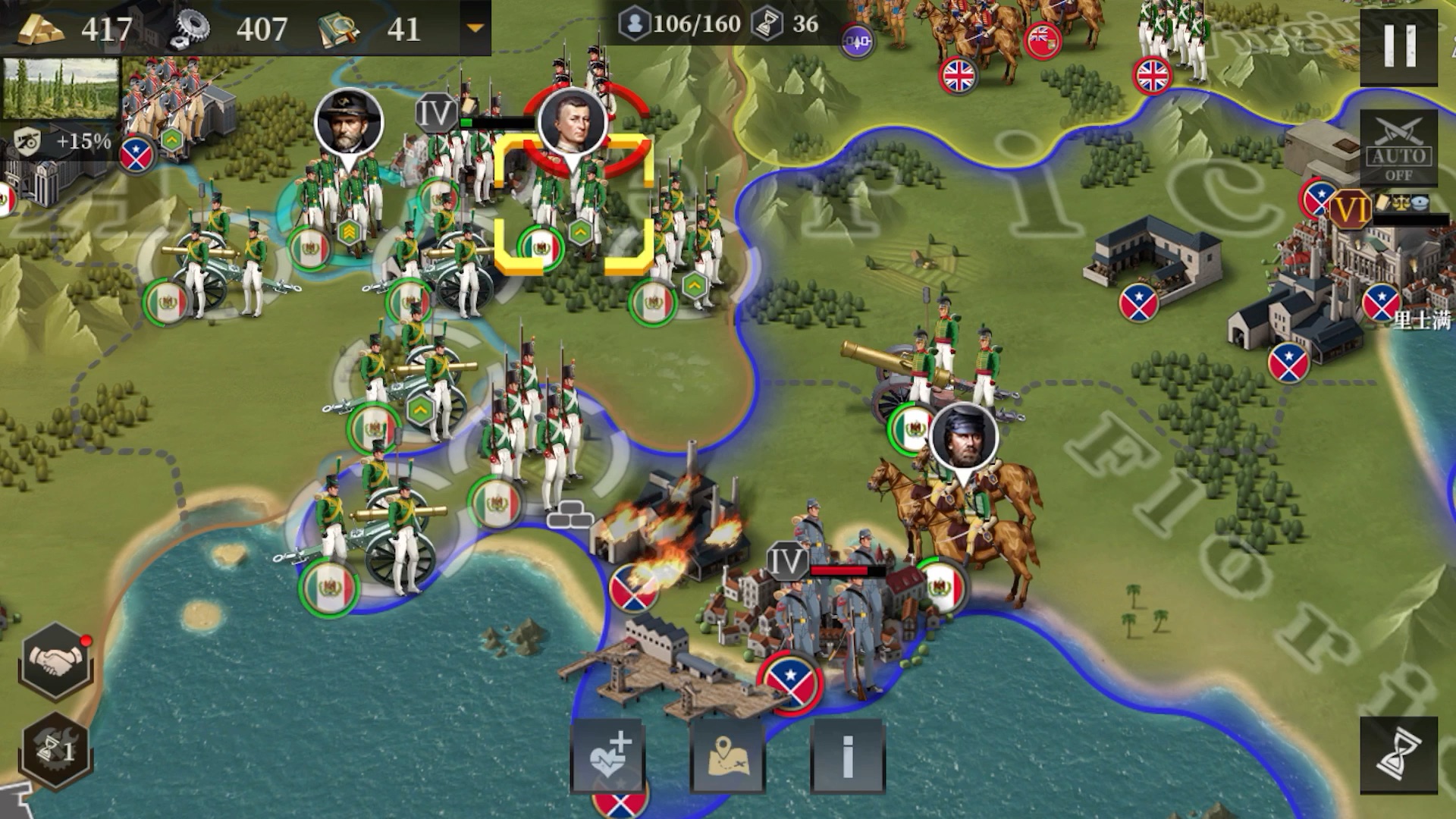This screenshot has width=1456, height=819.
Task: Toggle the AUTO battle switch
Action: pyautogui.click(x=1398, y=149)
